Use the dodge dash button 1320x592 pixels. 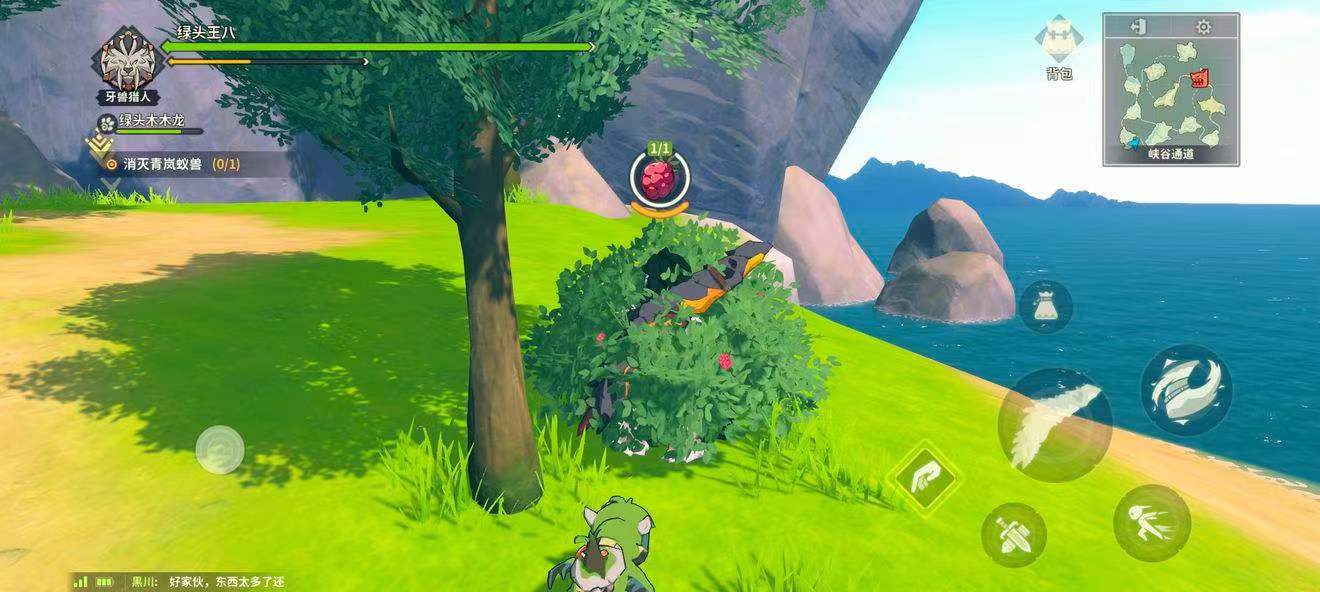(1152, 522)
